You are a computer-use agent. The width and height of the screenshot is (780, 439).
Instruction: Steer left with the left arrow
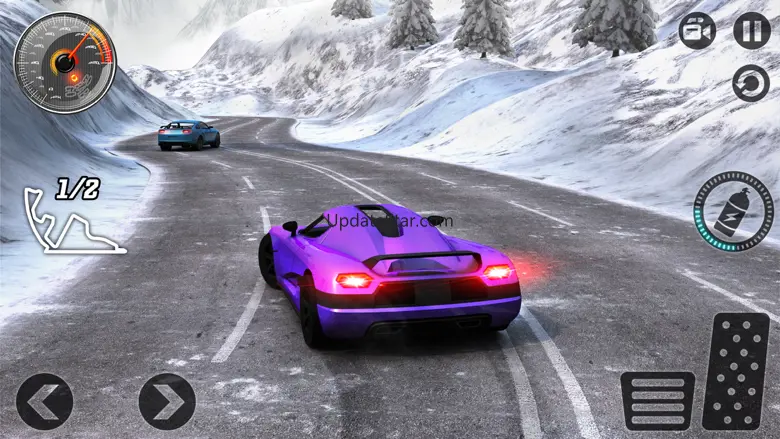(44, 401)
